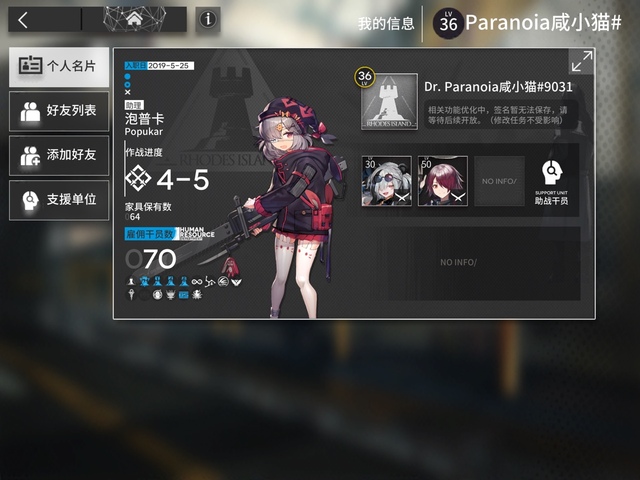Screen dimensions: 640x480
Task: Select the level 30 support operator
Action: [x=386, y=181]
